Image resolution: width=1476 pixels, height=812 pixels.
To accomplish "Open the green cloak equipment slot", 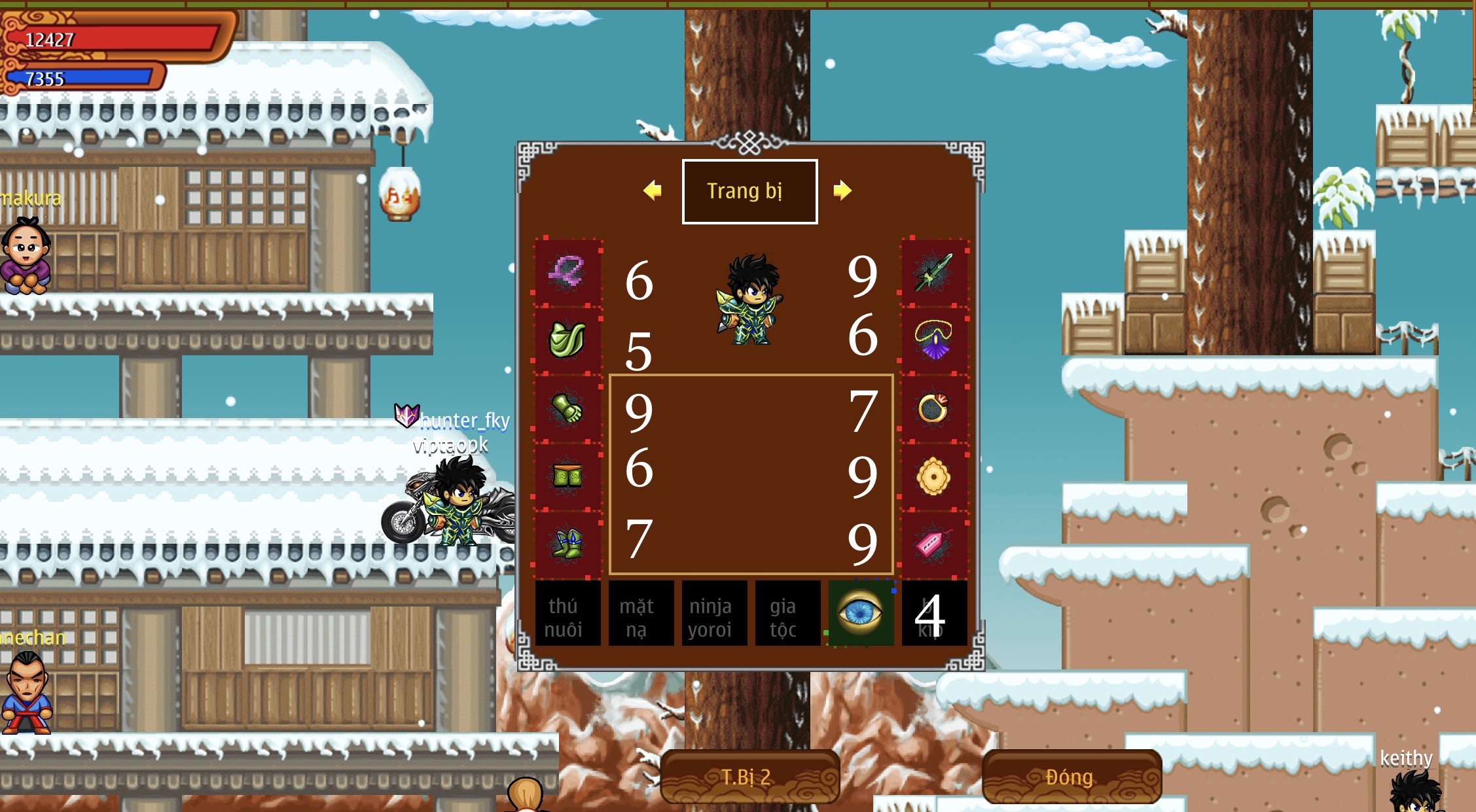I will click(568, 339).
